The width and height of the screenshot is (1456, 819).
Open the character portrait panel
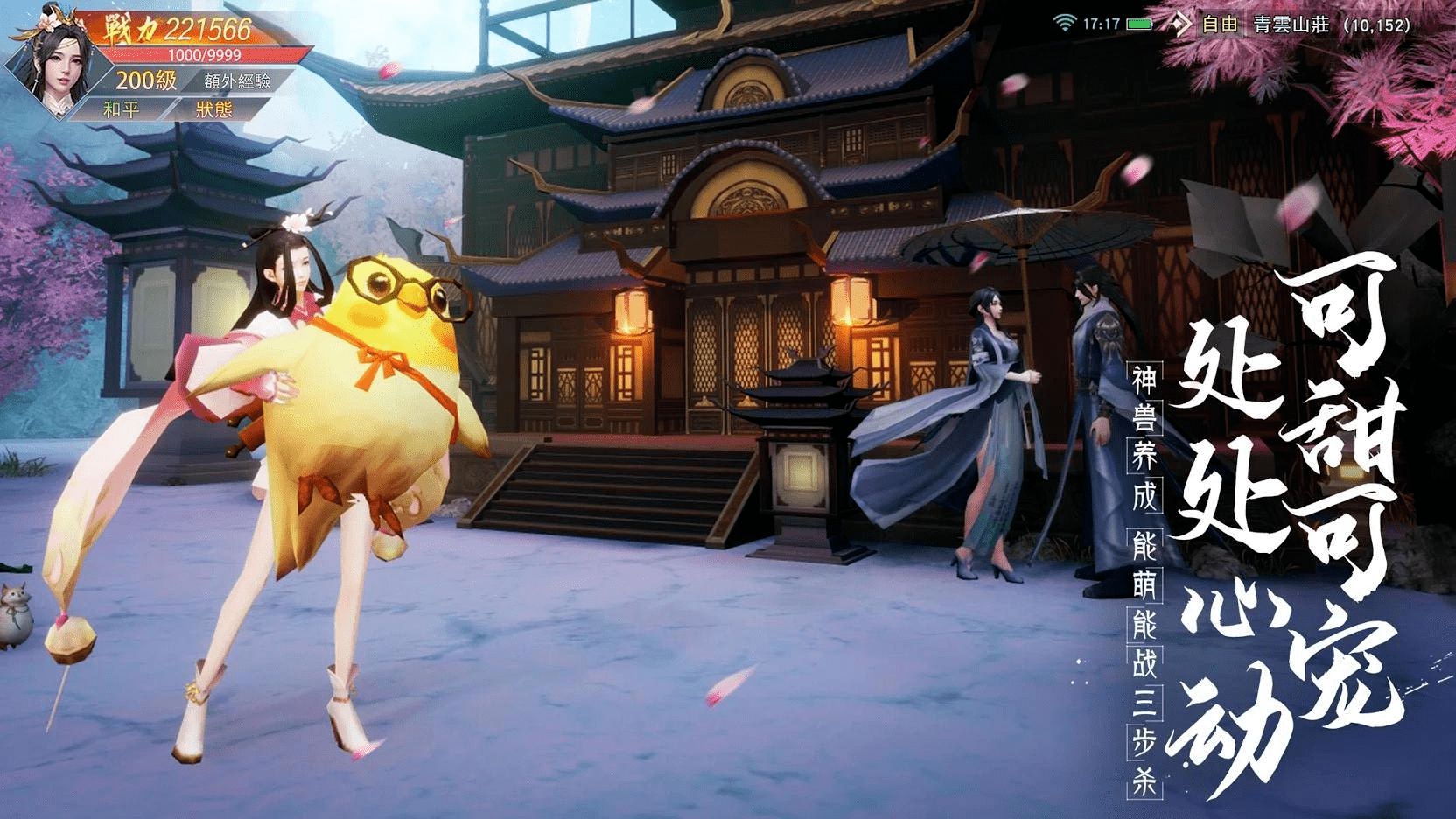(52, 59)
